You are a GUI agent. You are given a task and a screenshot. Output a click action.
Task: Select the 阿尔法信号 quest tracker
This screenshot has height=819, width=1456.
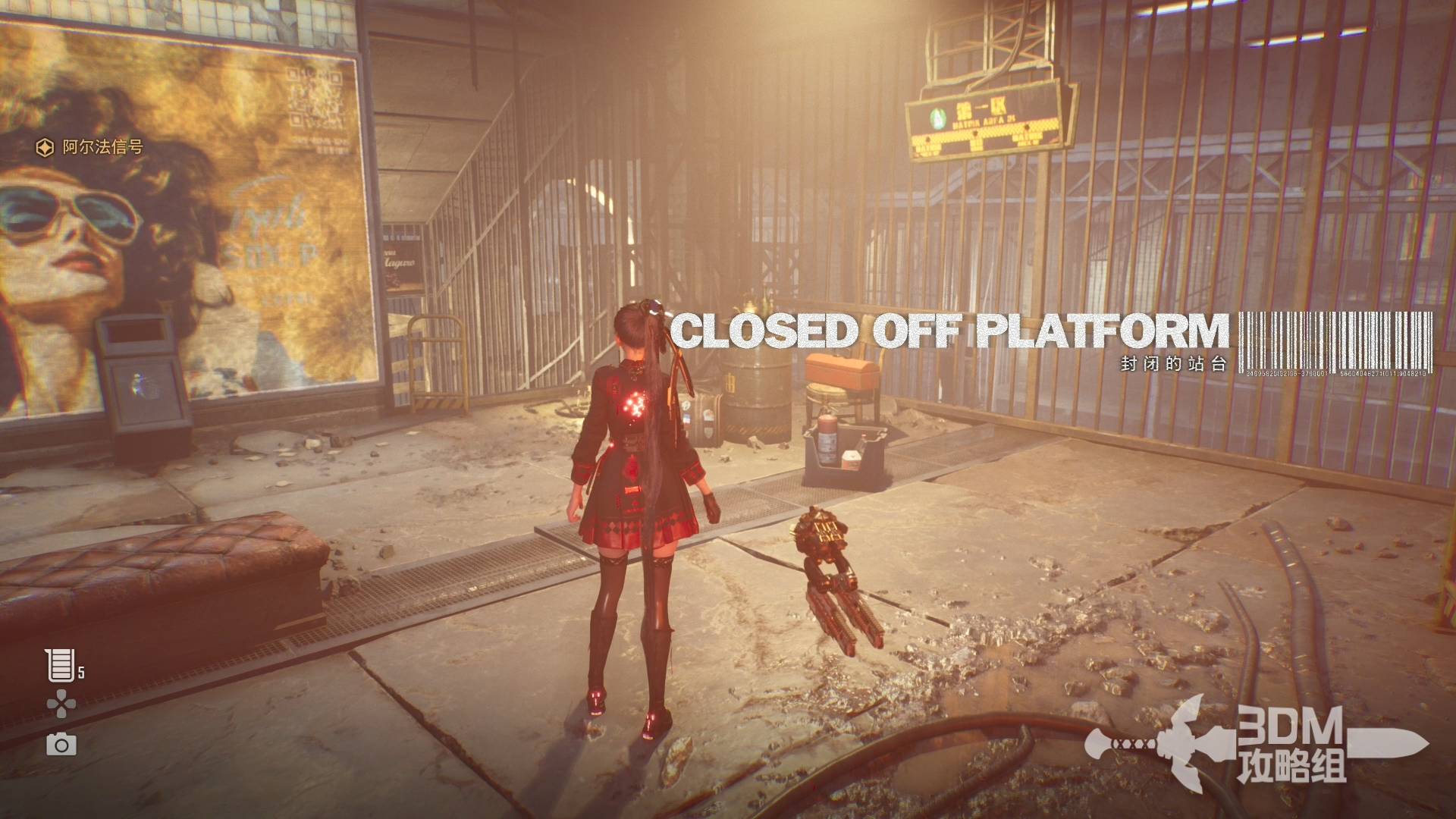pos(90,147)
